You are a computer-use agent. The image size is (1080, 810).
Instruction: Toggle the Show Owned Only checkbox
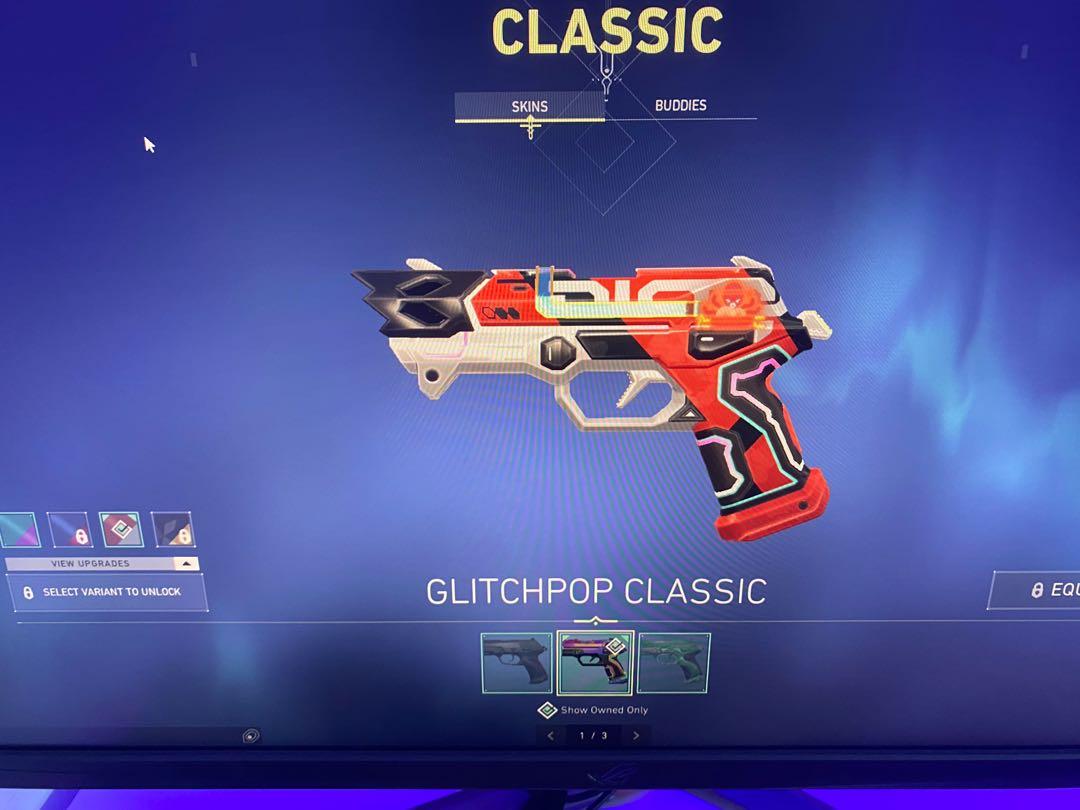[547, 710]
